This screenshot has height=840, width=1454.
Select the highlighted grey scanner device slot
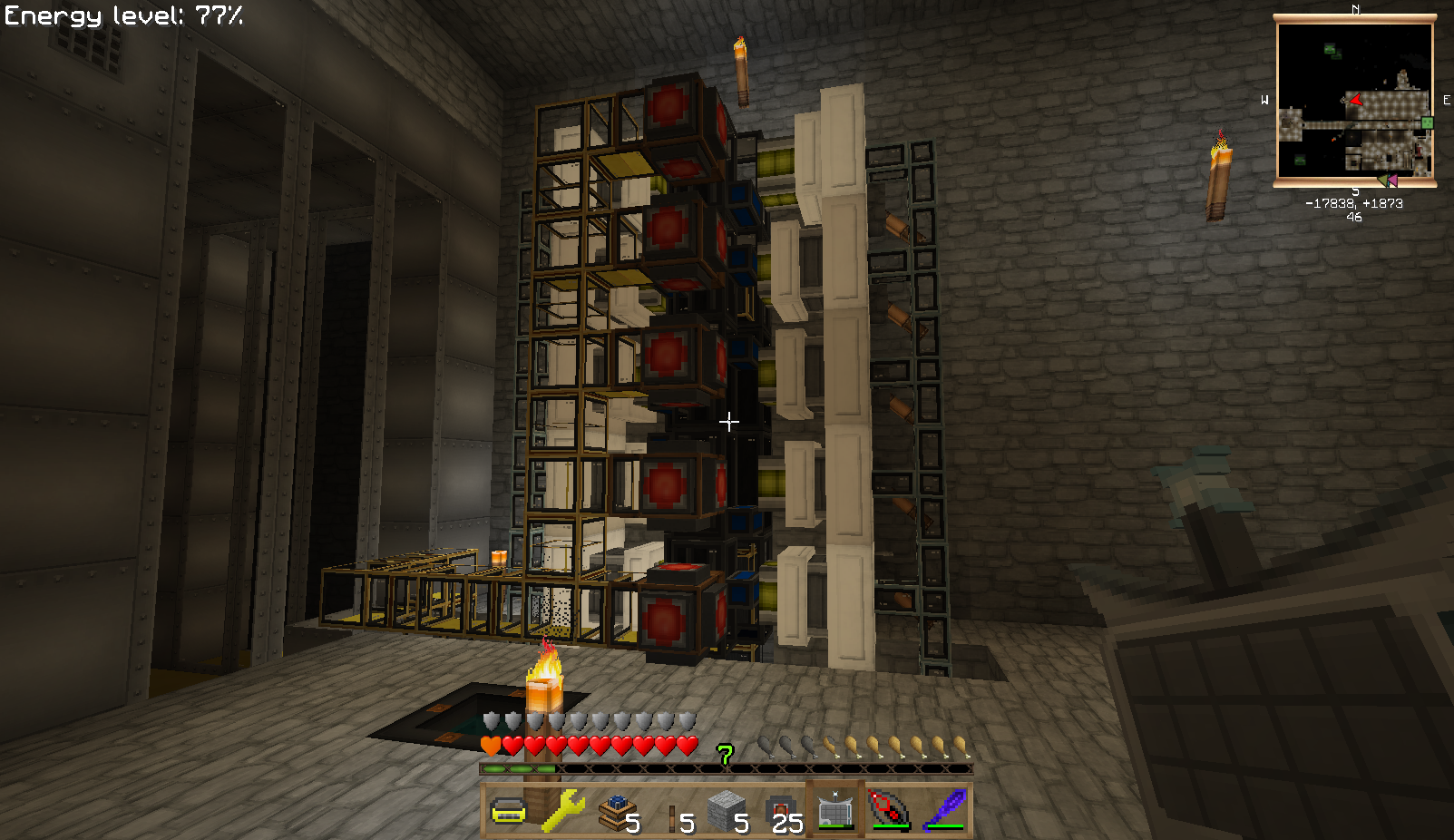coord(834,810)
